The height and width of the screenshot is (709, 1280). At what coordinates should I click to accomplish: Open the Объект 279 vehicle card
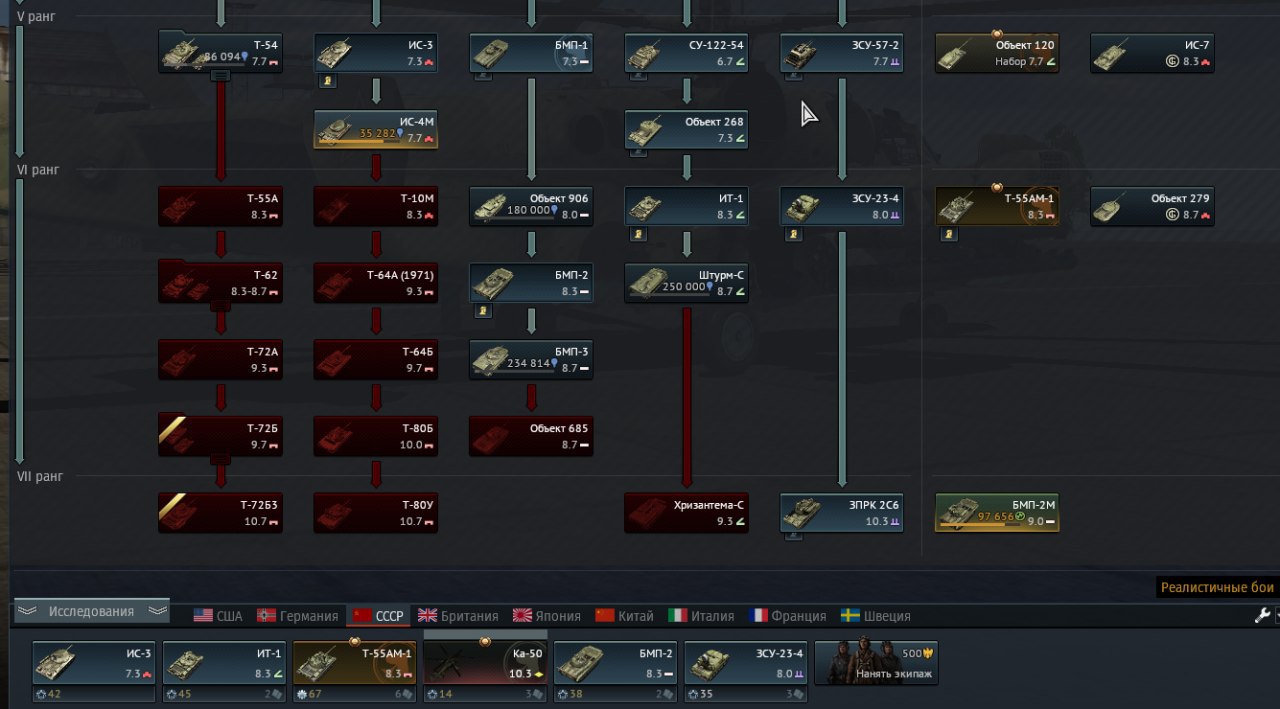pyautogui.click(x=1152, y=206)
